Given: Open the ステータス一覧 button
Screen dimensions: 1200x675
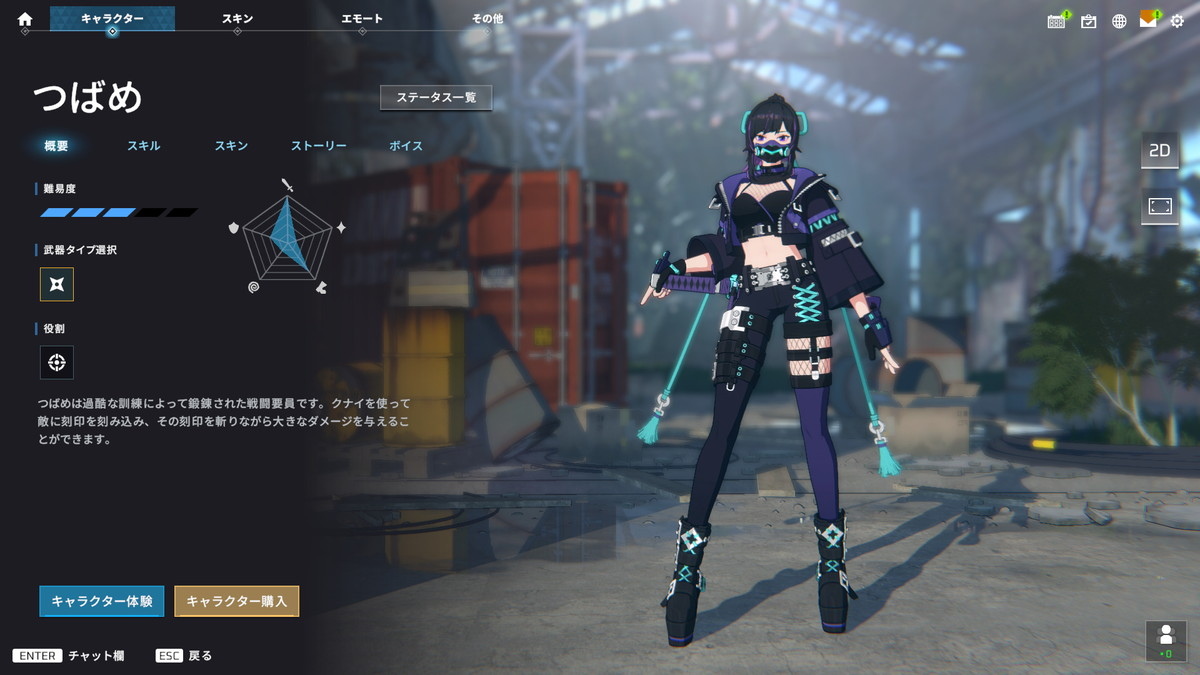Looking at the screenshot, I should 436,98.
